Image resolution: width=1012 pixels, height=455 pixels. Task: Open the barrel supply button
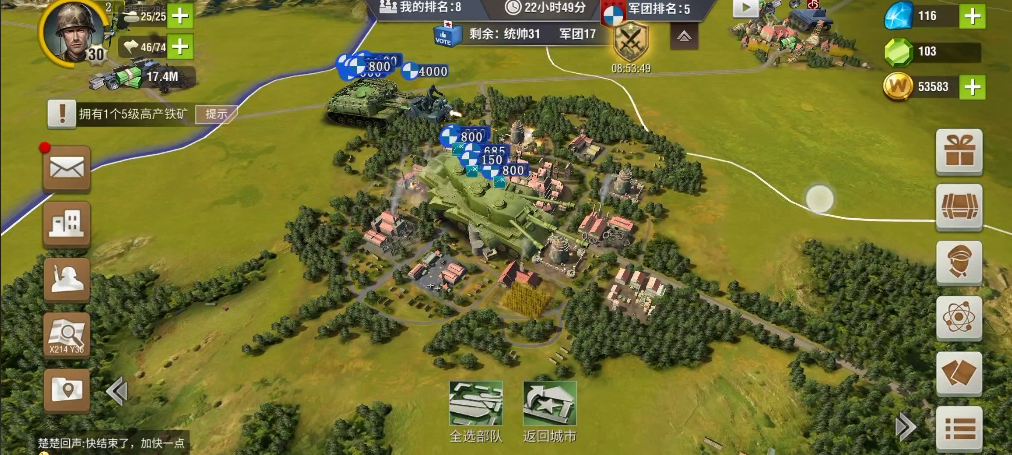point(958,207)
